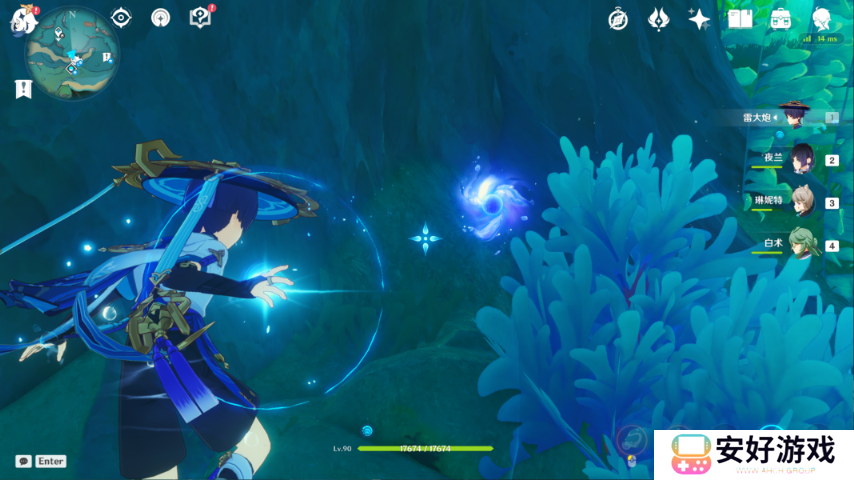Click the eye-shaped Elemental Sight icon

[x=122, y=18]
